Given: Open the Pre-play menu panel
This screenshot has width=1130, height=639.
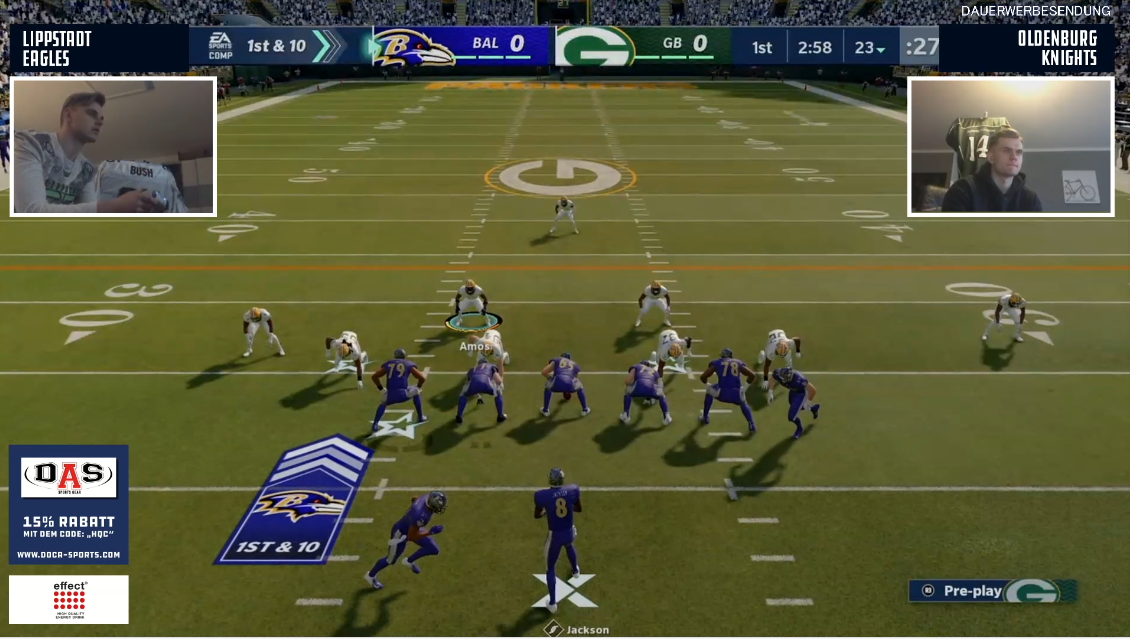Looking at the screenshot, I should point(991,591).
